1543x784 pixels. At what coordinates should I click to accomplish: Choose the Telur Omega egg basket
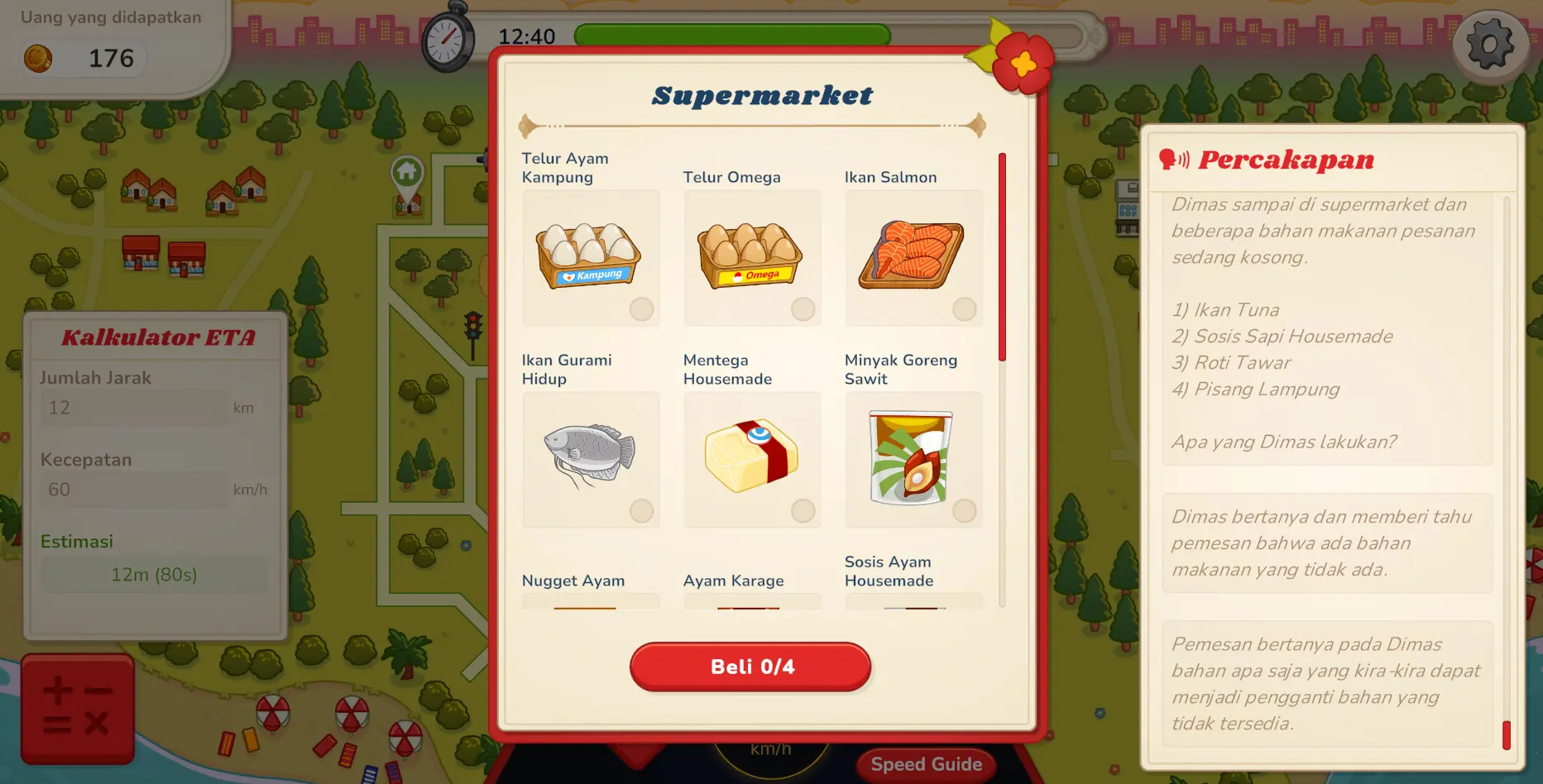(752, 258)
